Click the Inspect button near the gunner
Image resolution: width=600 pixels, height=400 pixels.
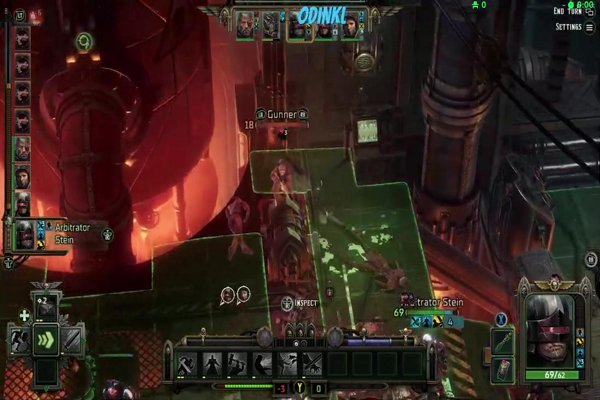[x=300, y=302]
